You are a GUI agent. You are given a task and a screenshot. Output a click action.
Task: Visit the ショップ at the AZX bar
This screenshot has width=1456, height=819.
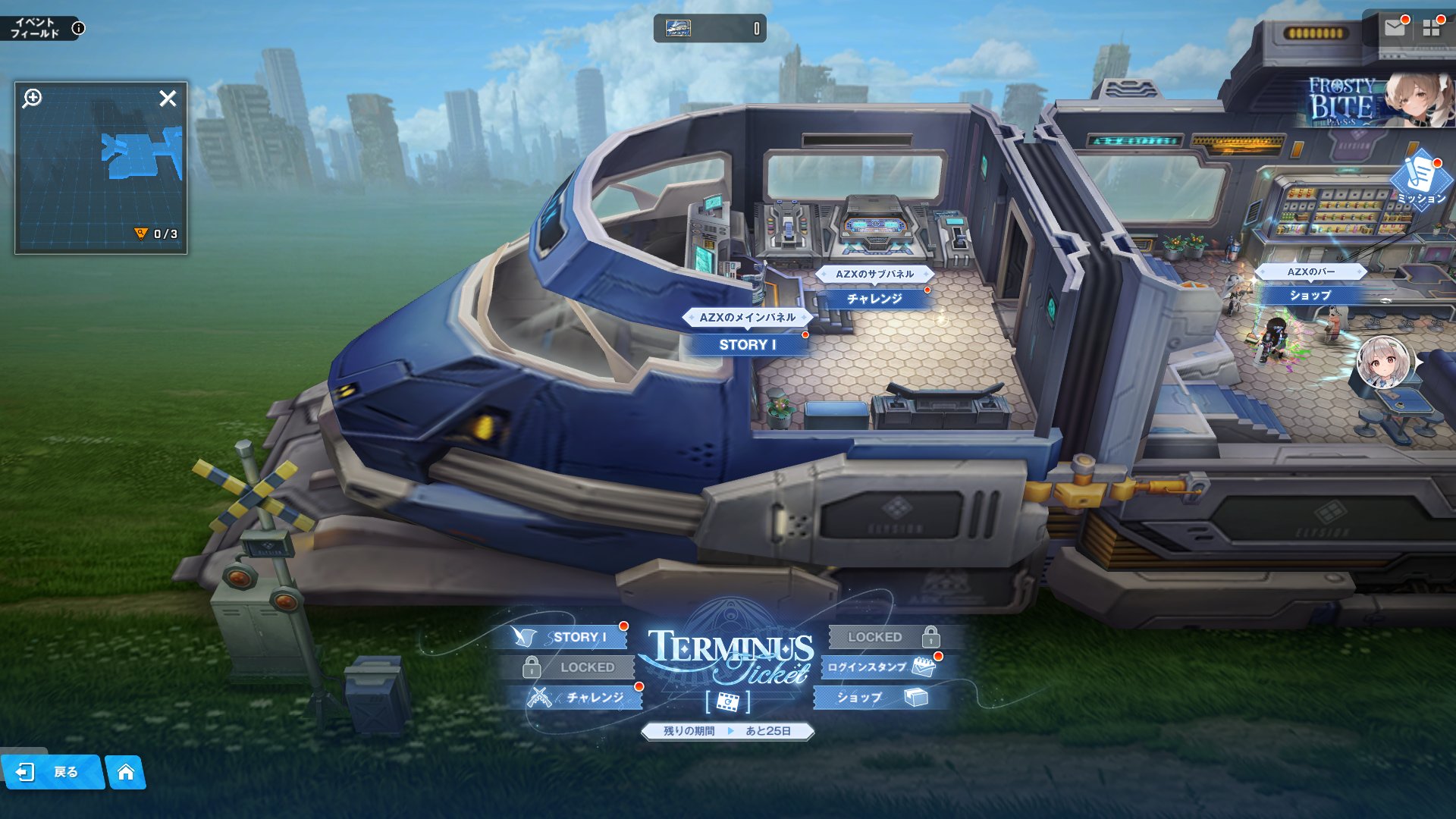click(1310, 295)
